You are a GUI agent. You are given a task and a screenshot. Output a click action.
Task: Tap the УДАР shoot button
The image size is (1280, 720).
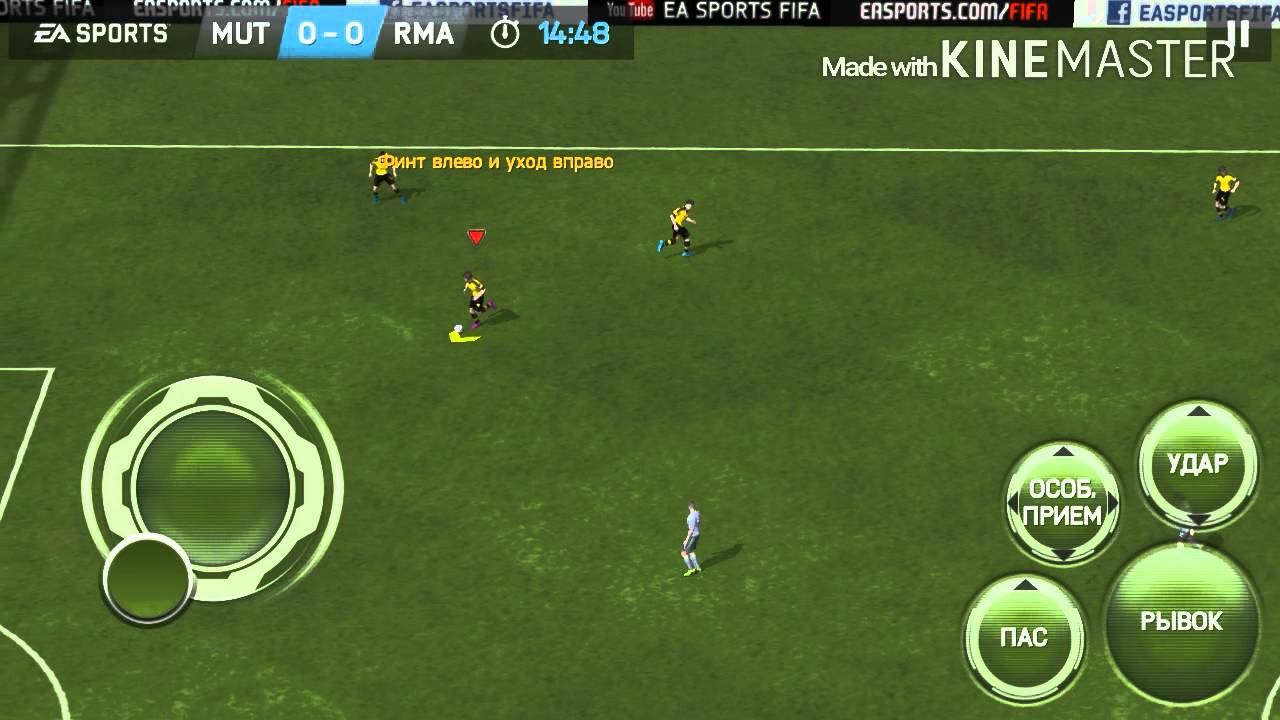tap(1197, 464)
